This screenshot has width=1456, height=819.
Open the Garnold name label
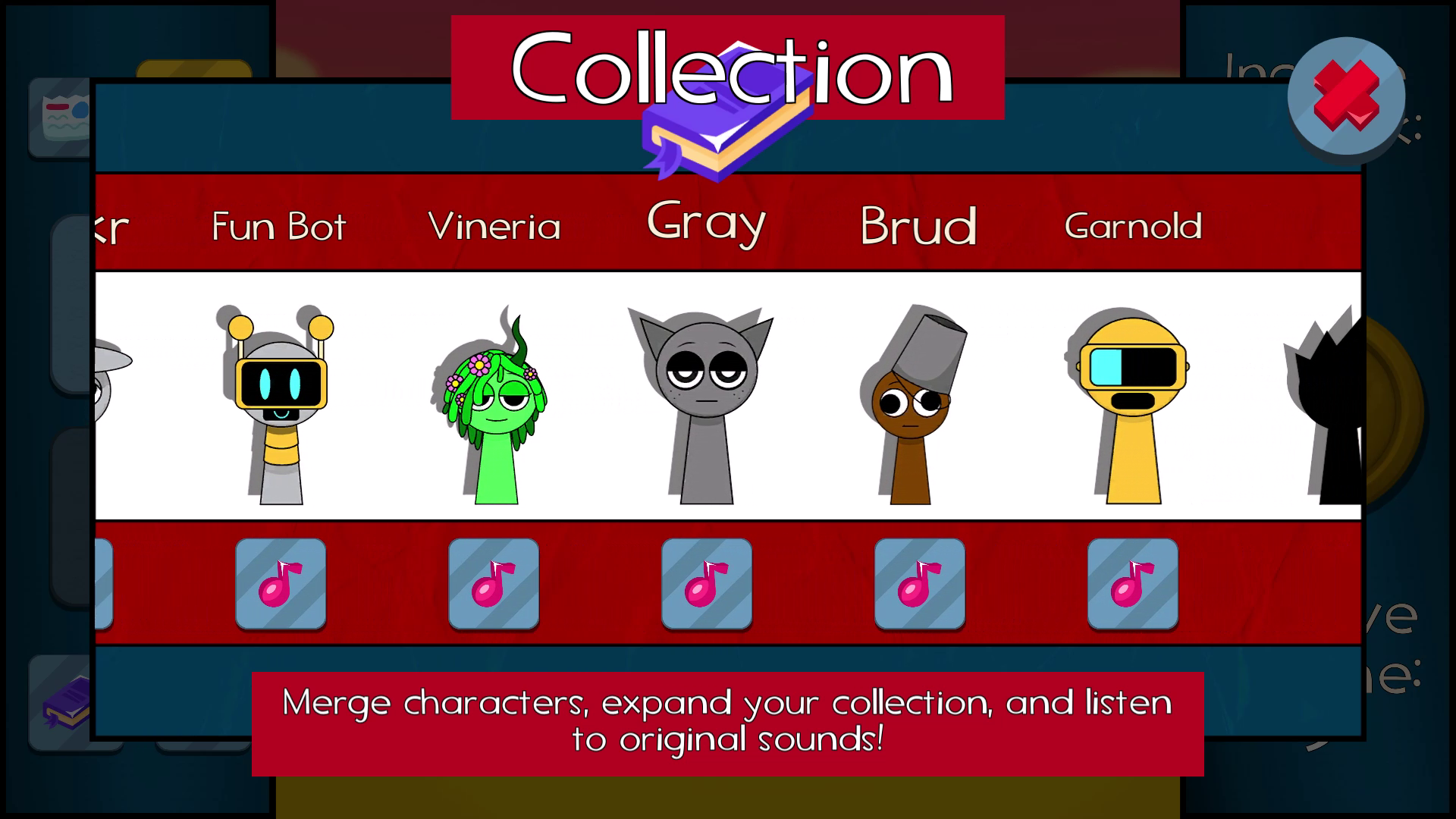click(1133, 226)
